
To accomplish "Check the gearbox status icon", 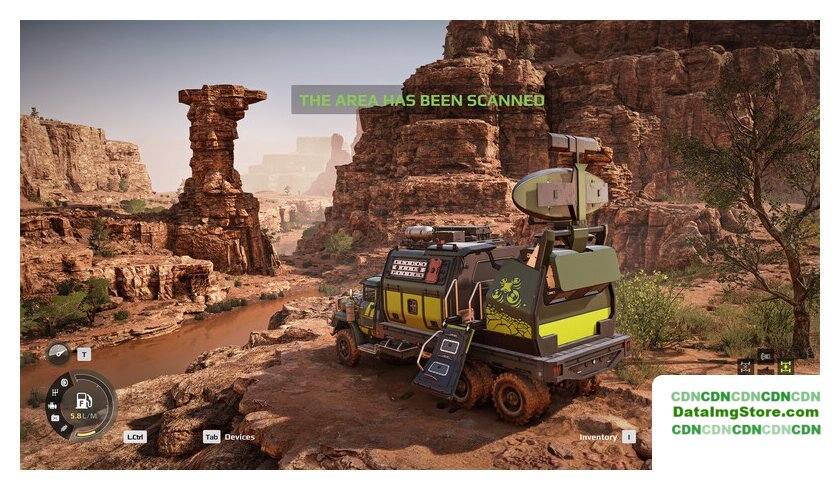I will [54, 393].
